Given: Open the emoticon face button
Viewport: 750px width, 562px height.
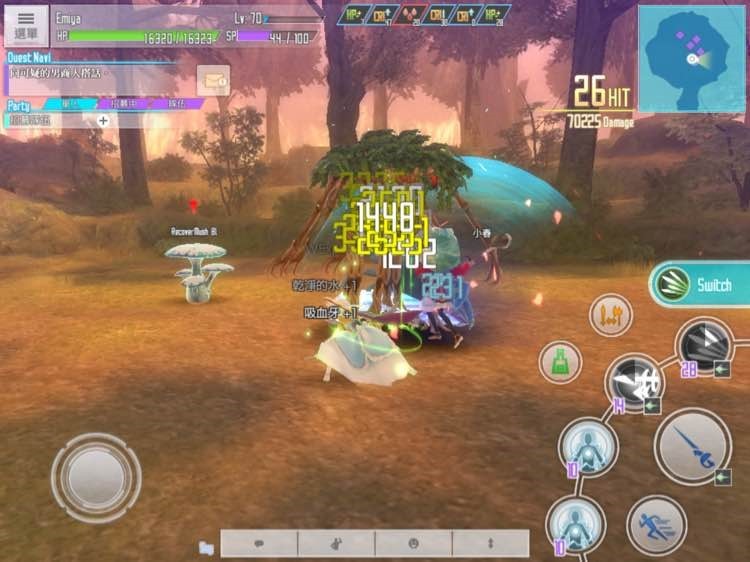Looking at the screenshot, I should click(413, 543).
